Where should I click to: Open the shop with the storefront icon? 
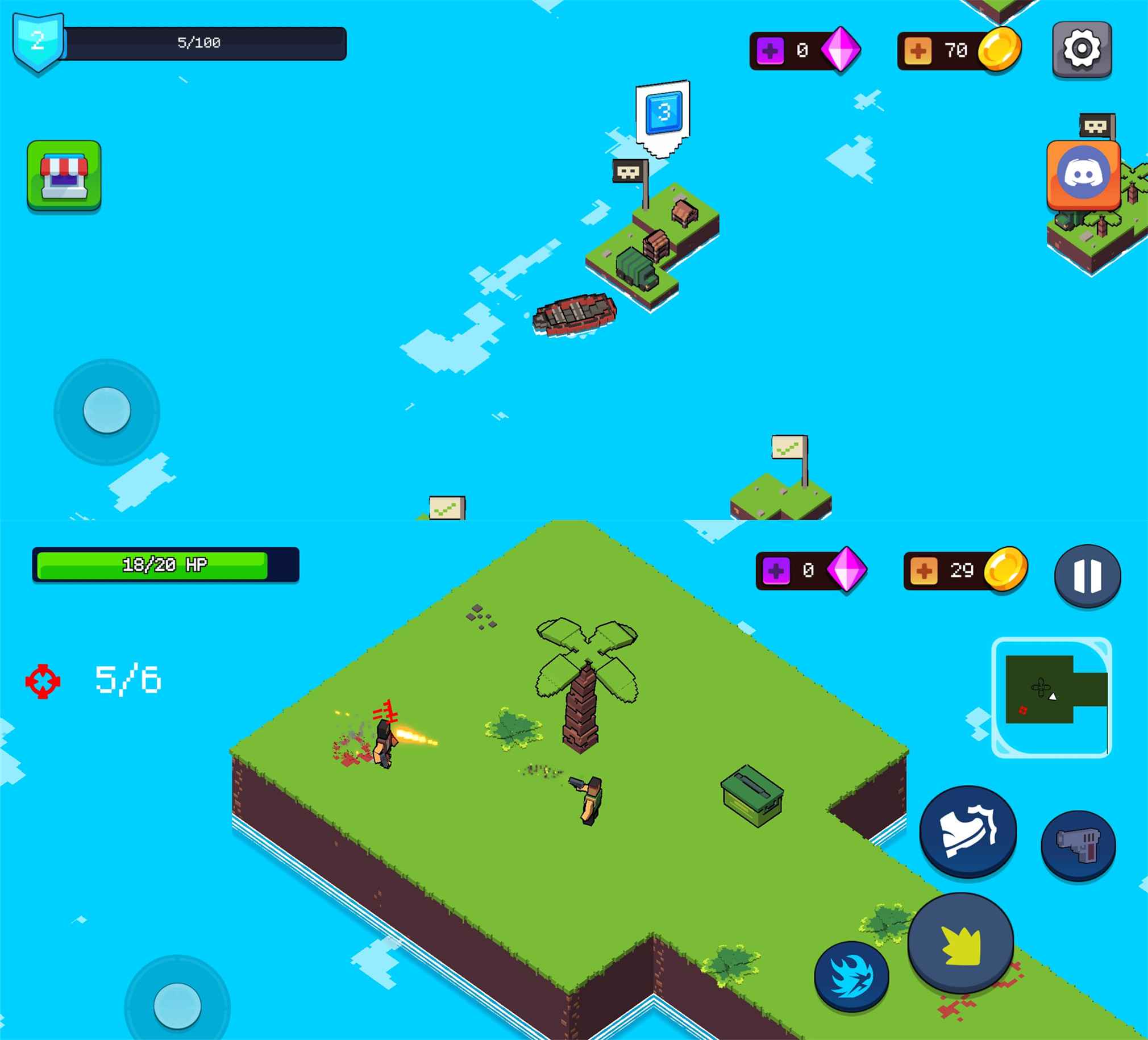[x=64, y=176]
